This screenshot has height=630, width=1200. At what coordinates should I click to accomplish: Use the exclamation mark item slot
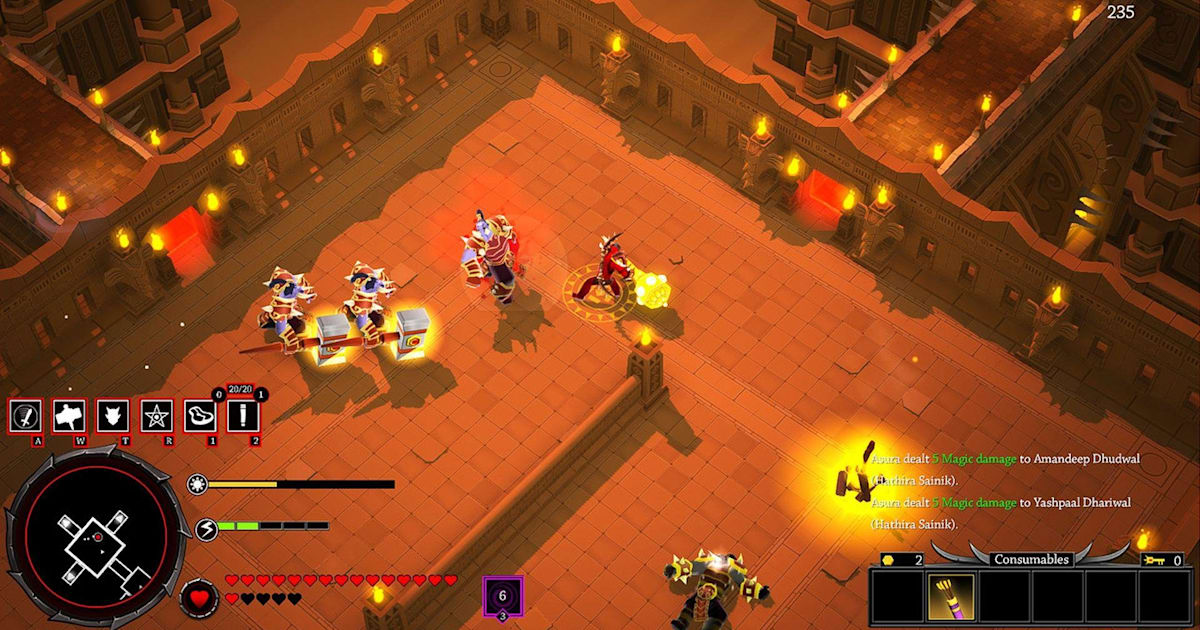242,416
